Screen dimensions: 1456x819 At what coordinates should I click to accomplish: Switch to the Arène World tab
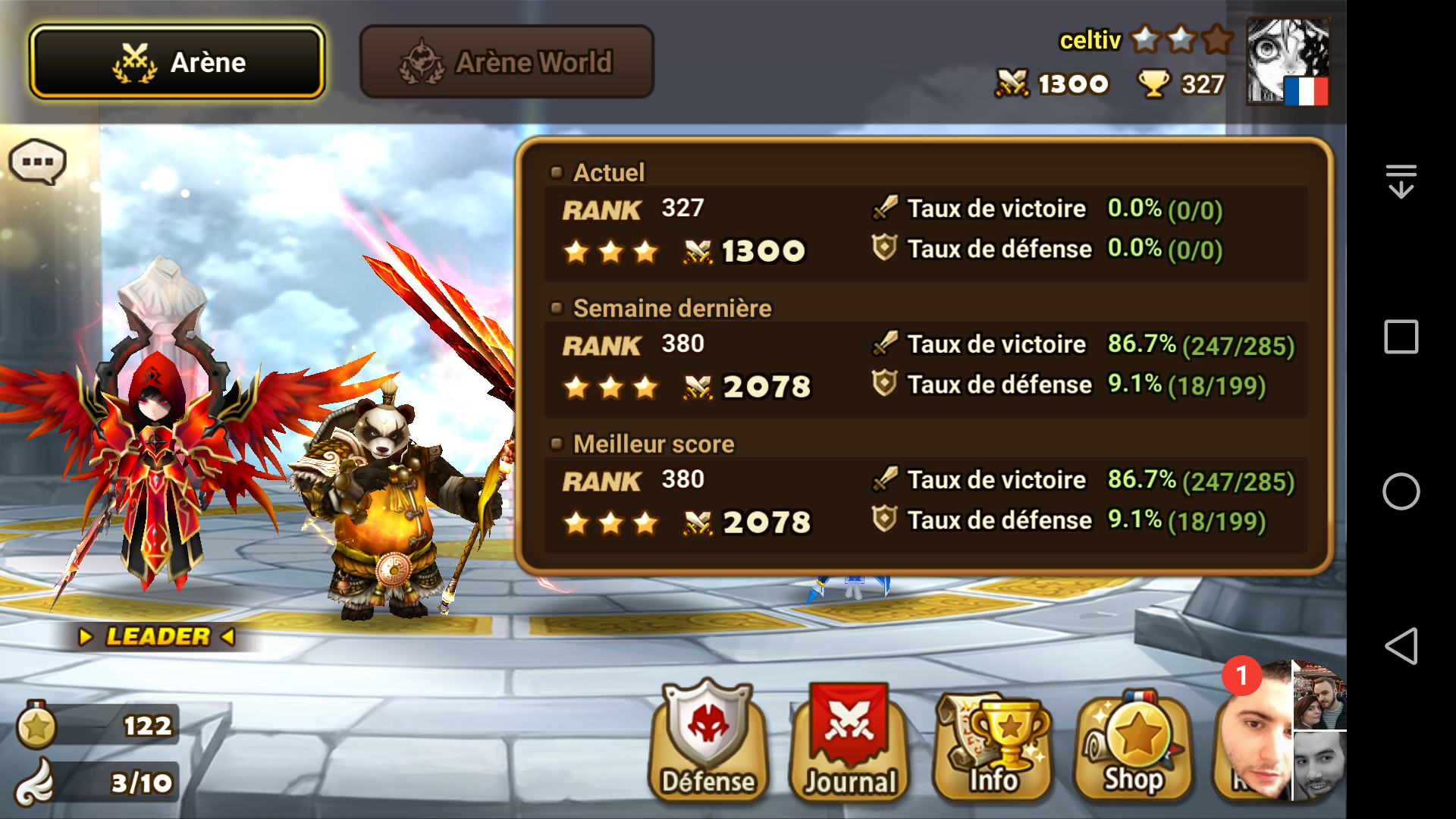tap(507, 61)
